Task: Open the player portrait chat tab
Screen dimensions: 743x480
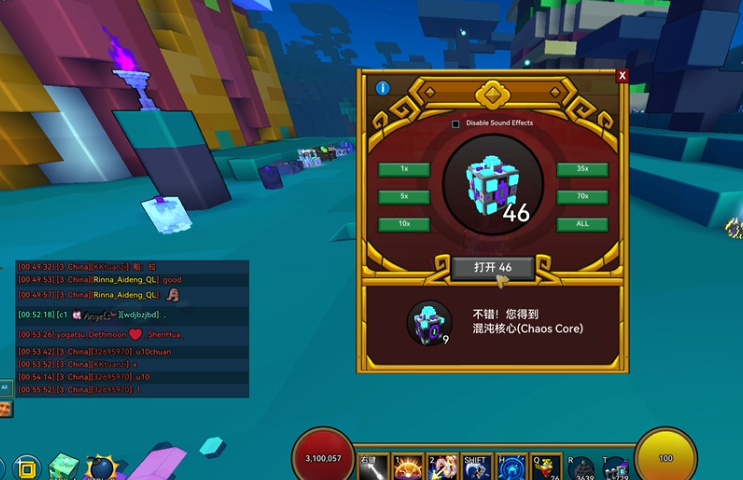Action: 5,408
